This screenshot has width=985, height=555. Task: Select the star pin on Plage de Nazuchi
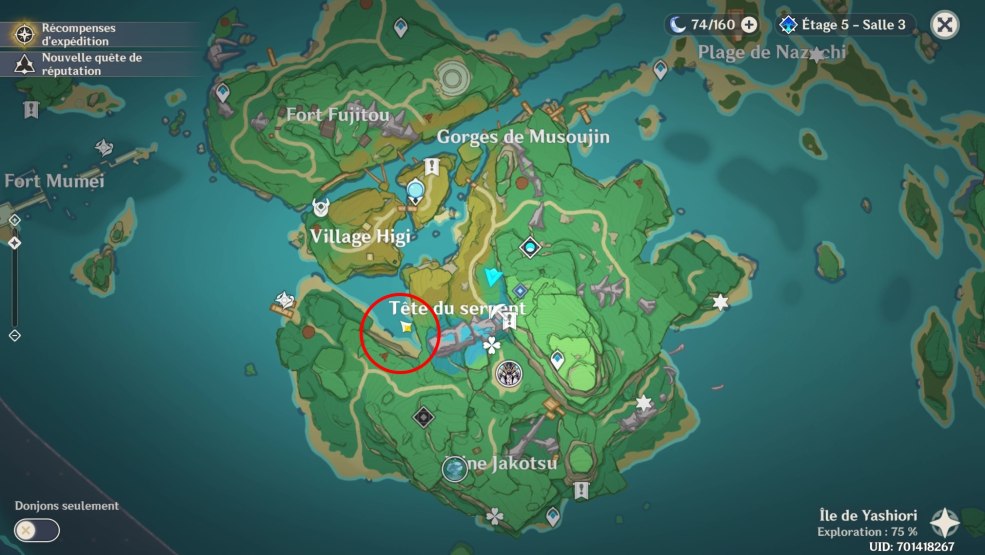click(x=817, y=54)
